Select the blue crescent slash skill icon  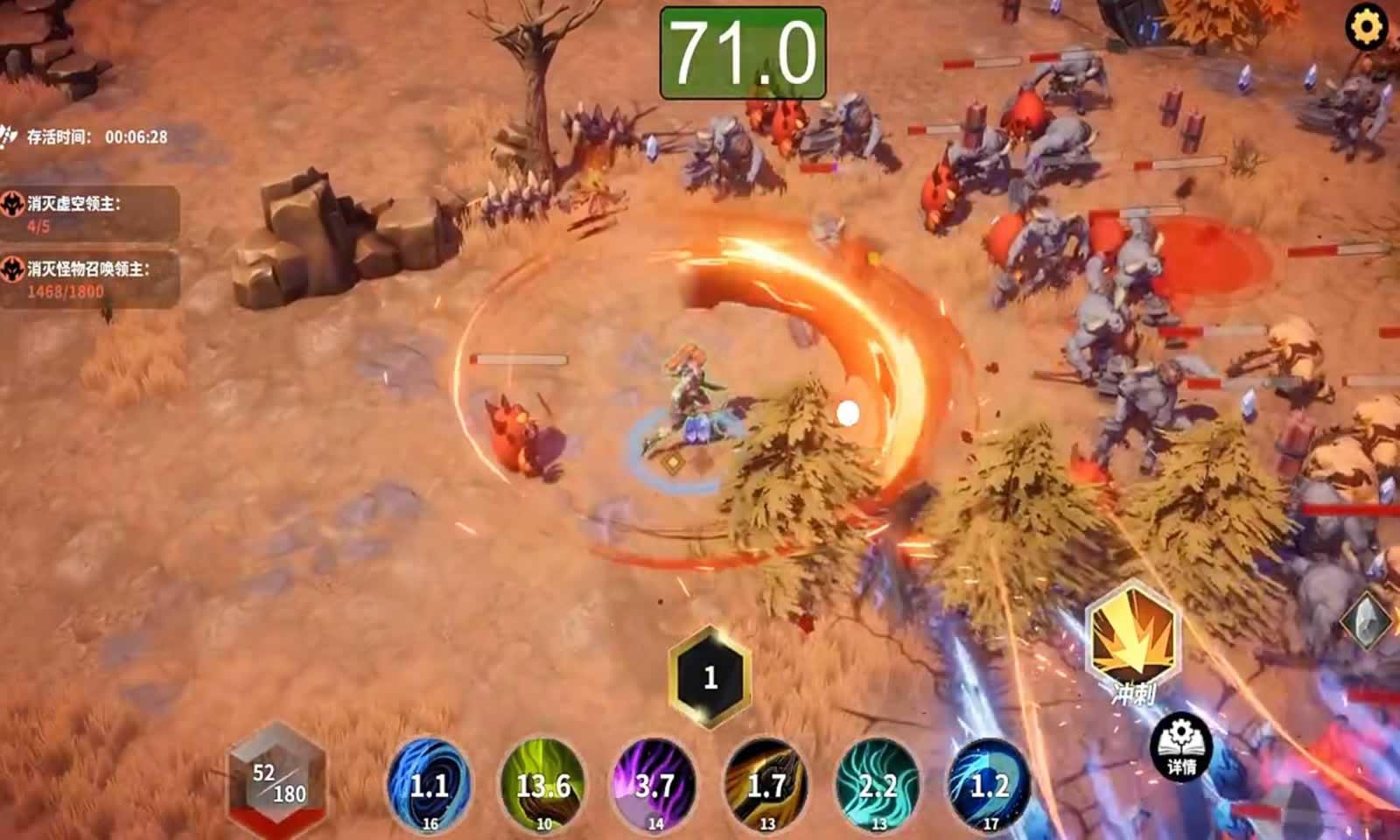pos(990,784)
